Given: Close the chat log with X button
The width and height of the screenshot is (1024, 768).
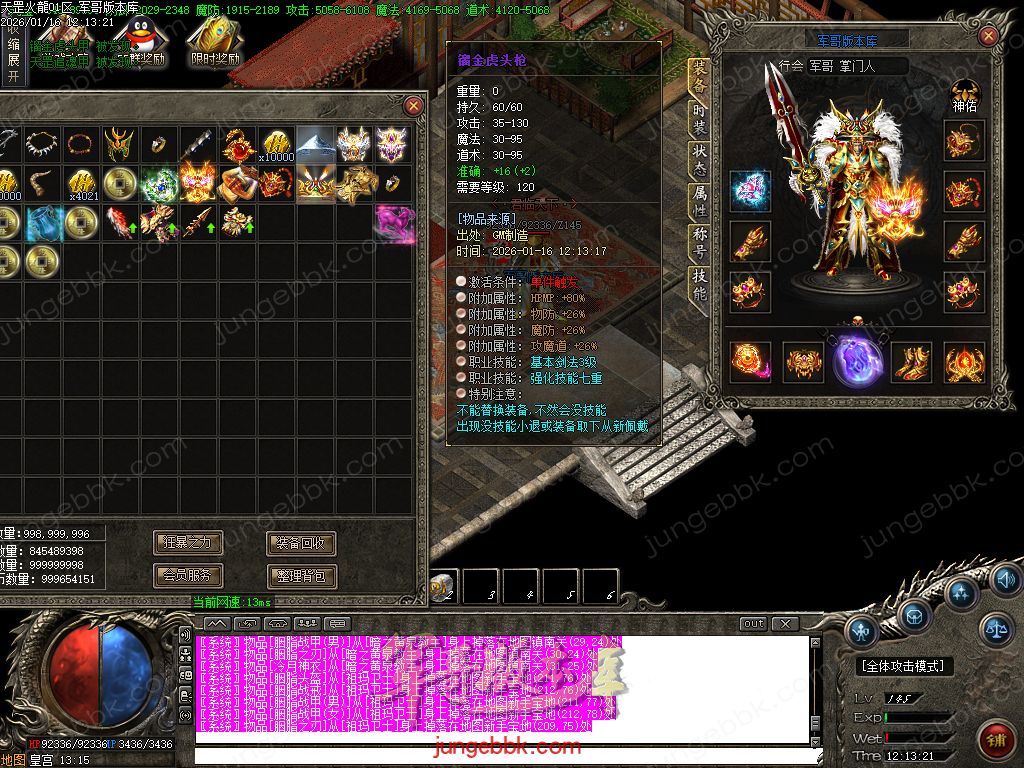Looking at the screenshot, I should (x=785, y=623).
